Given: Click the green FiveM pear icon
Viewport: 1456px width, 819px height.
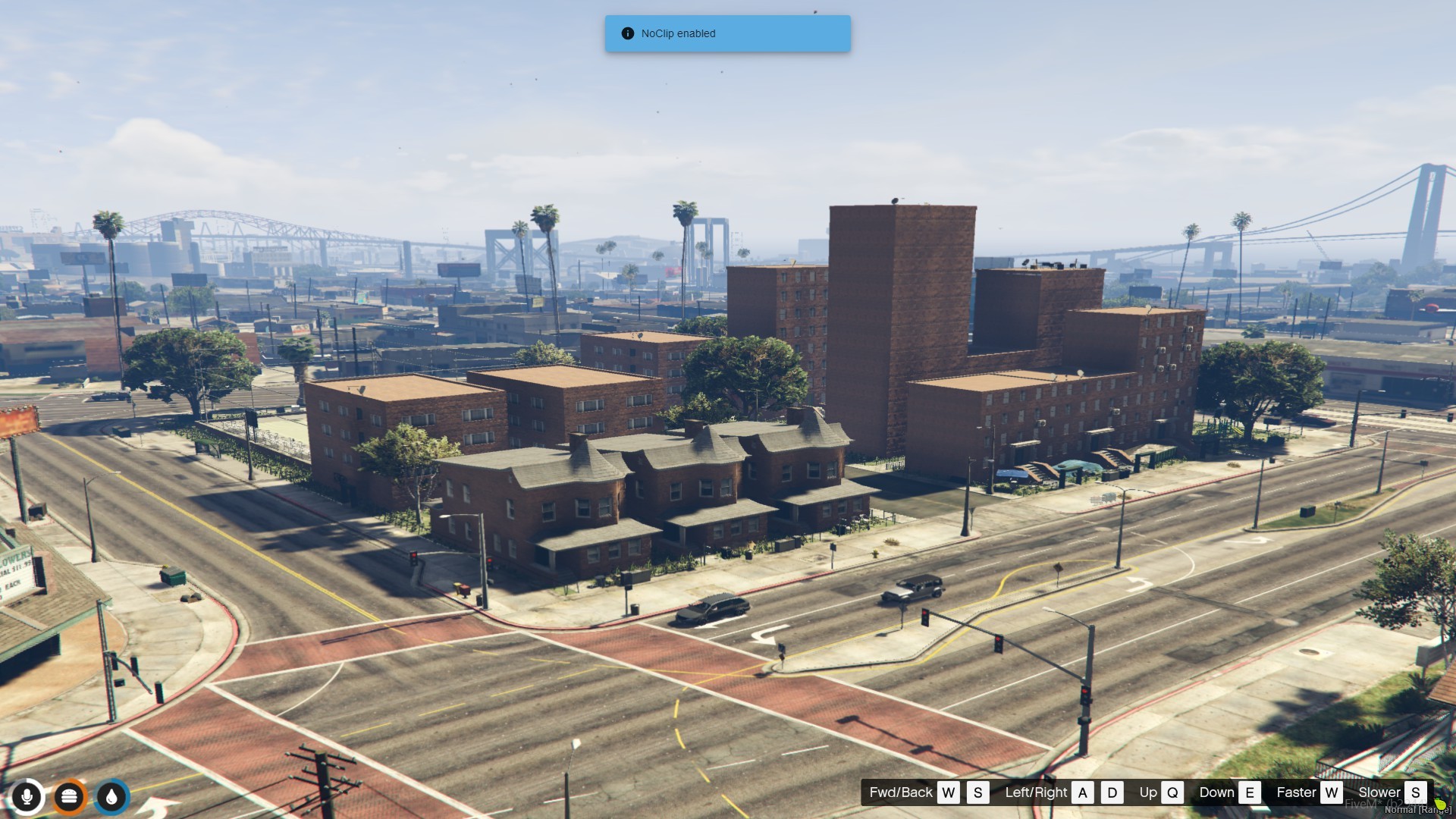Looking at the screenshot, I should pyautogui.click(x=1441, y=804).
